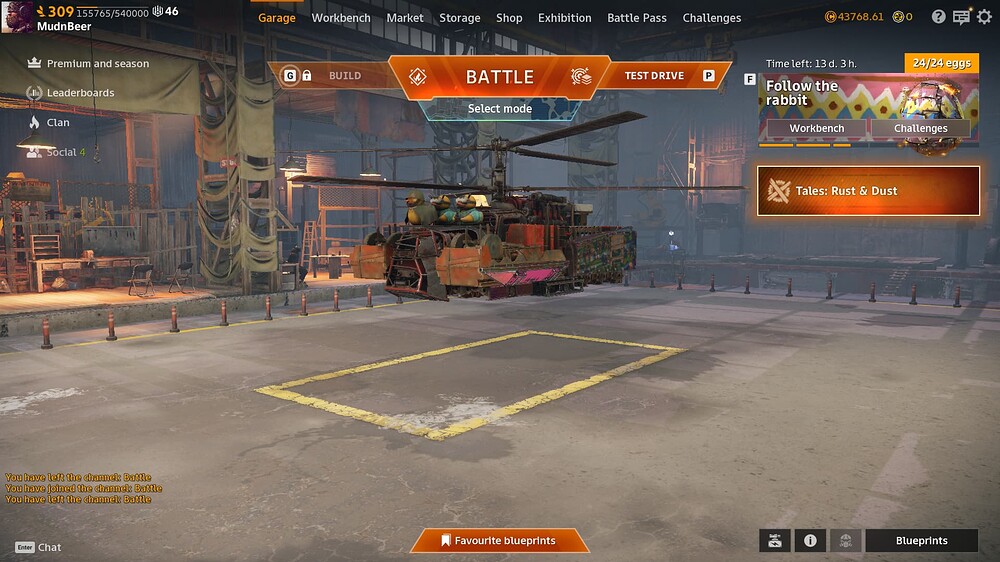Open the Tales: Rust & Dust banner
The width and height of the screenshot is (1000, 562).
tap(868, 191)
